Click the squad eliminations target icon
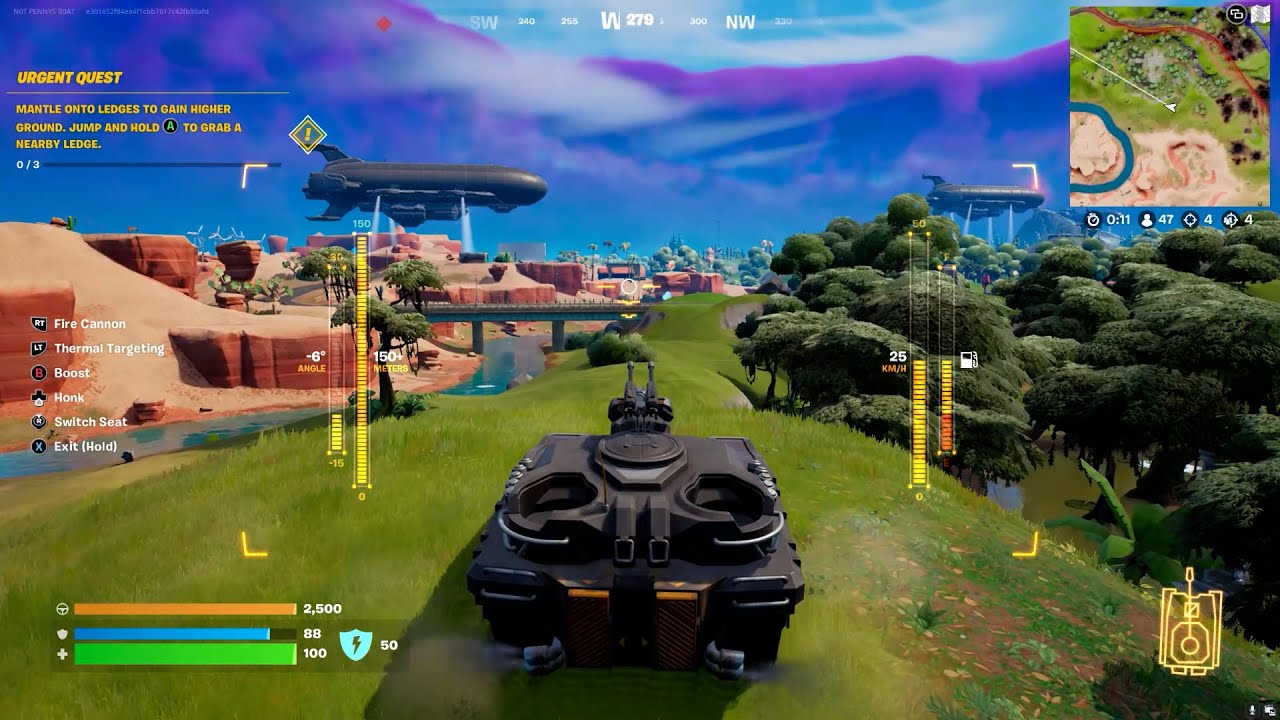Screen dimensions: 1280x720 click(1231, 220)
